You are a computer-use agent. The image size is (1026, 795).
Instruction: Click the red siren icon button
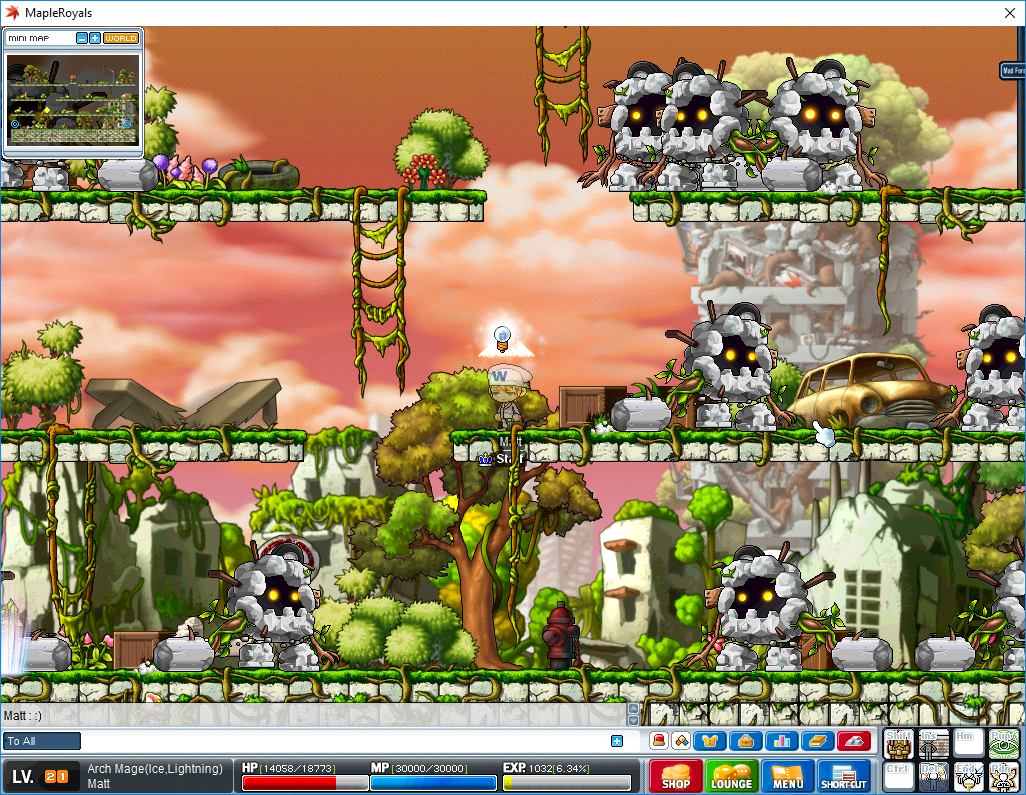pyautogui.click(x=659, y=741)
